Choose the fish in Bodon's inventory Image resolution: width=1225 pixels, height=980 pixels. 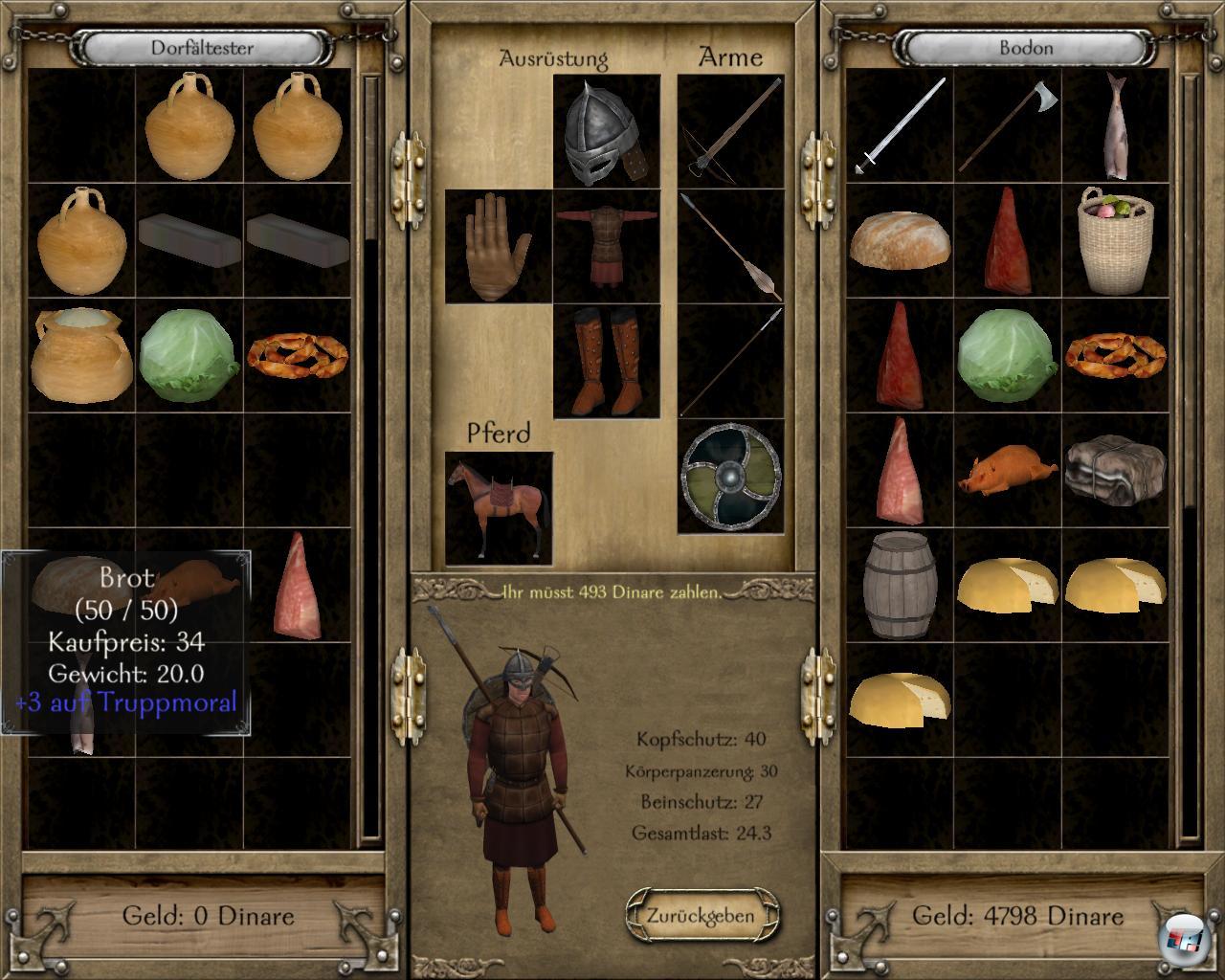[x=1115, y=126]
